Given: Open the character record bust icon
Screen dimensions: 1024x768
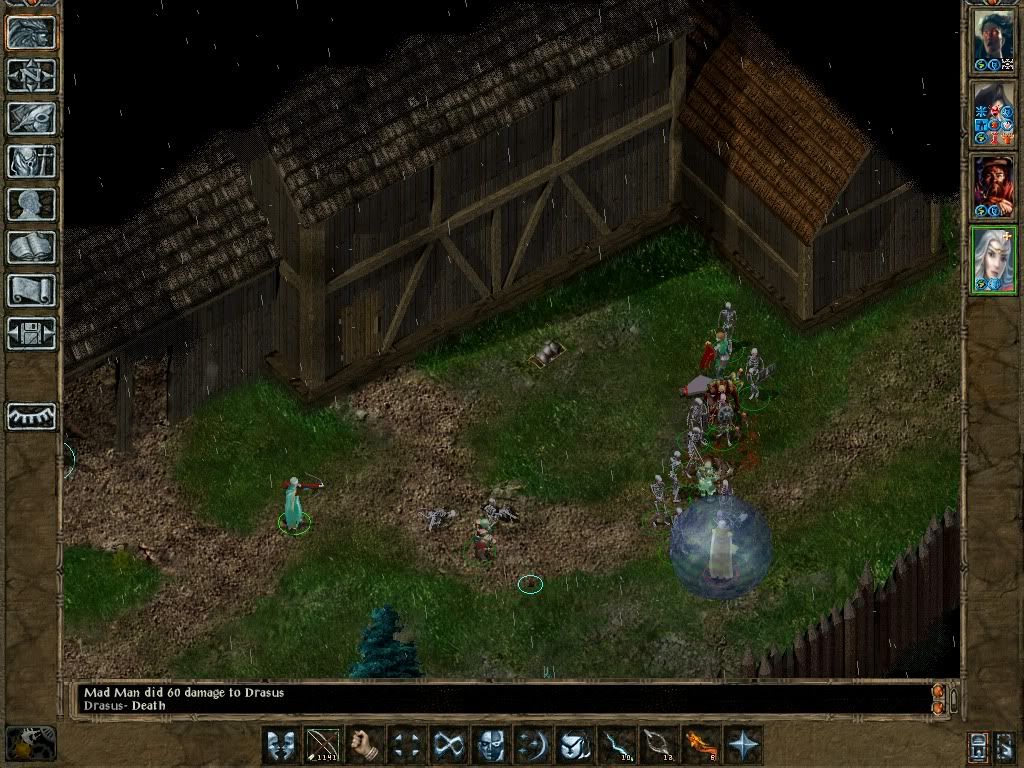Looking at the screenshot, I should tap(32, 204).
